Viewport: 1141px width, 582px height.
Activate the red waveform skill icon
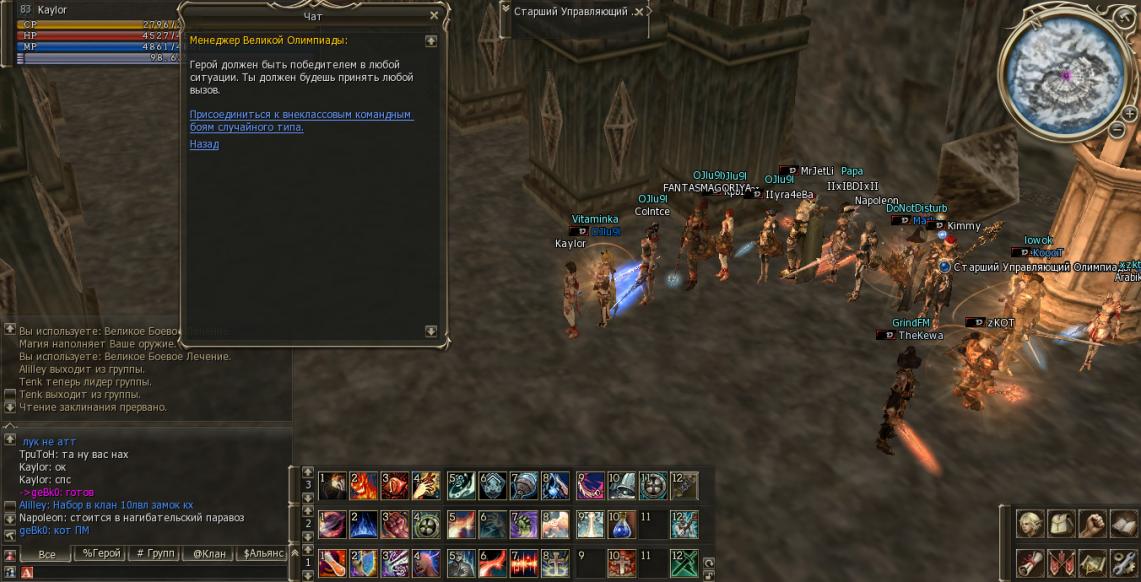point(522,563)
